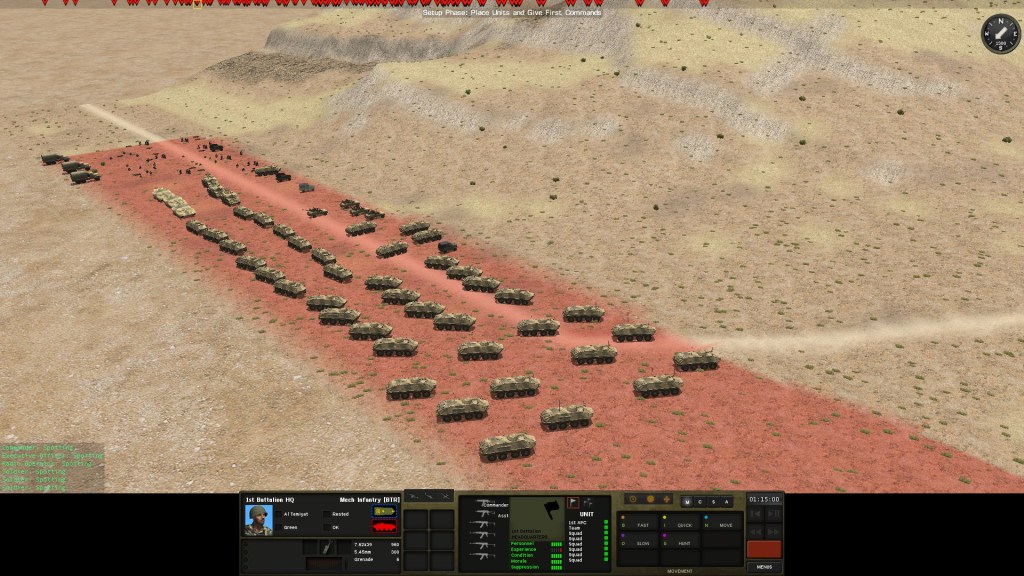1024x576 pixels.
Task: Open the Menus button
Action: pyautogui.click(x=764, y=566)
